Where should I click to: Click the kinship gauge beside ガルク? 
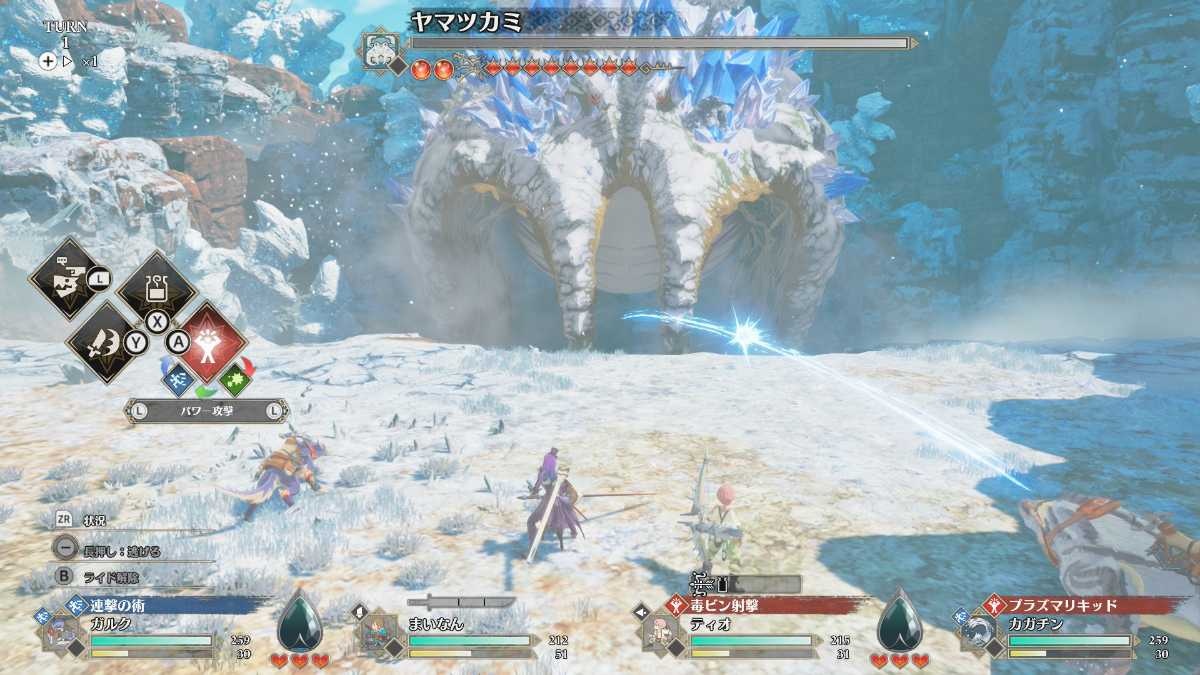(300, 625)
